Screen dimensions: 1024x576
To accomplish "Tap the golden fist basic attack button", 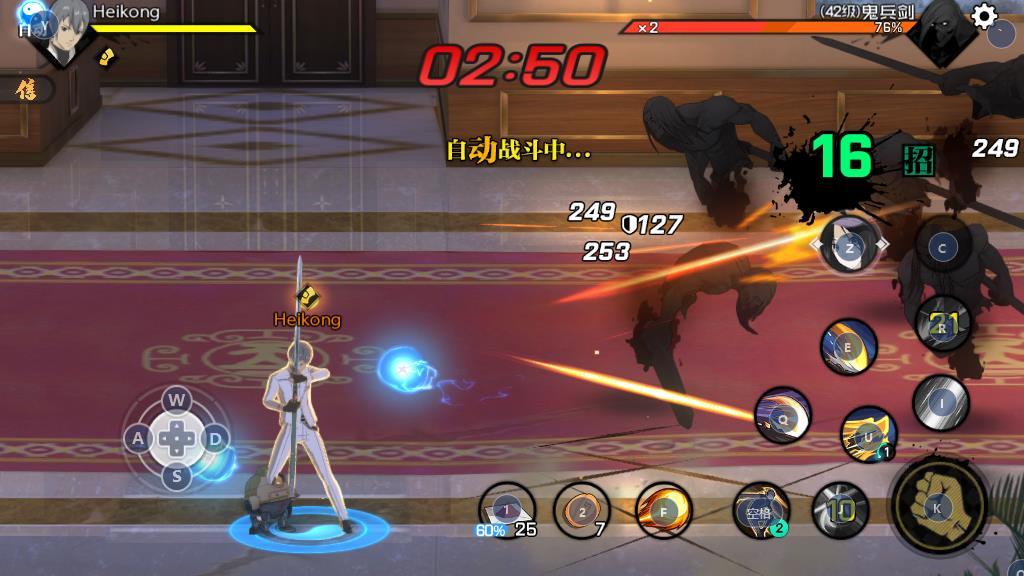I will tap(937, 506).
